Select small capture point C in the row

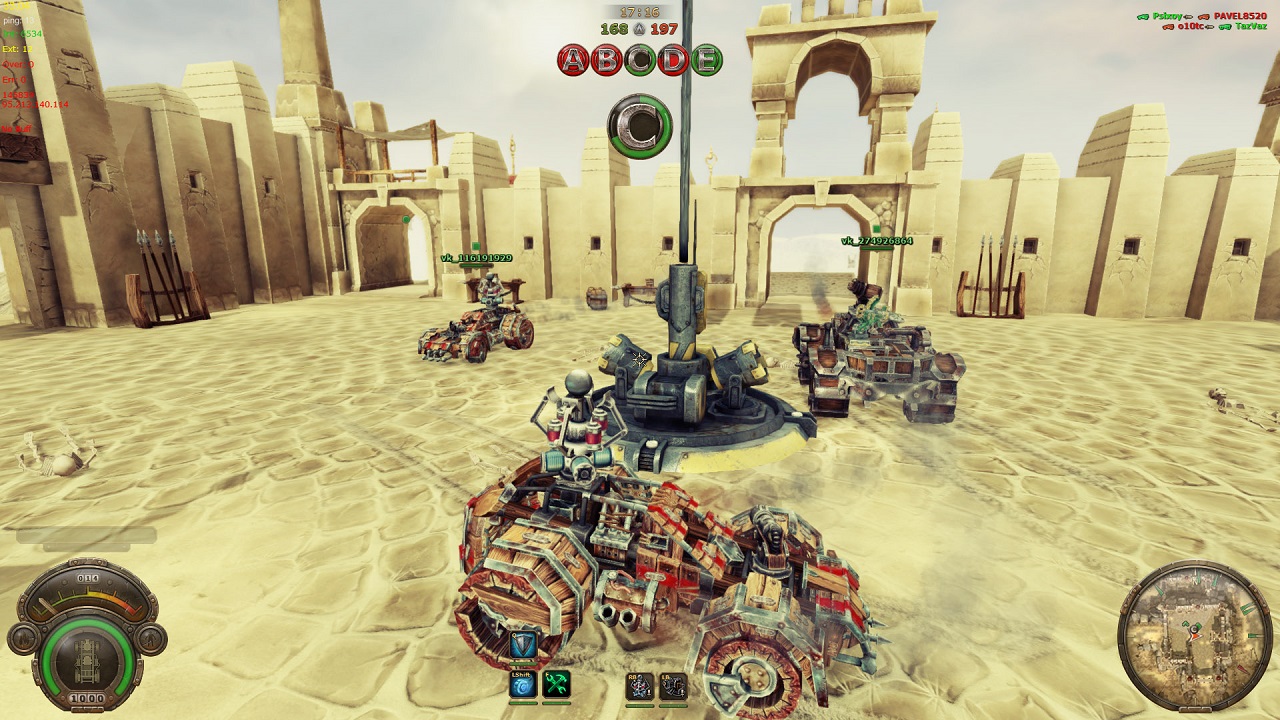pyautogui.click(x=640, y=60)
